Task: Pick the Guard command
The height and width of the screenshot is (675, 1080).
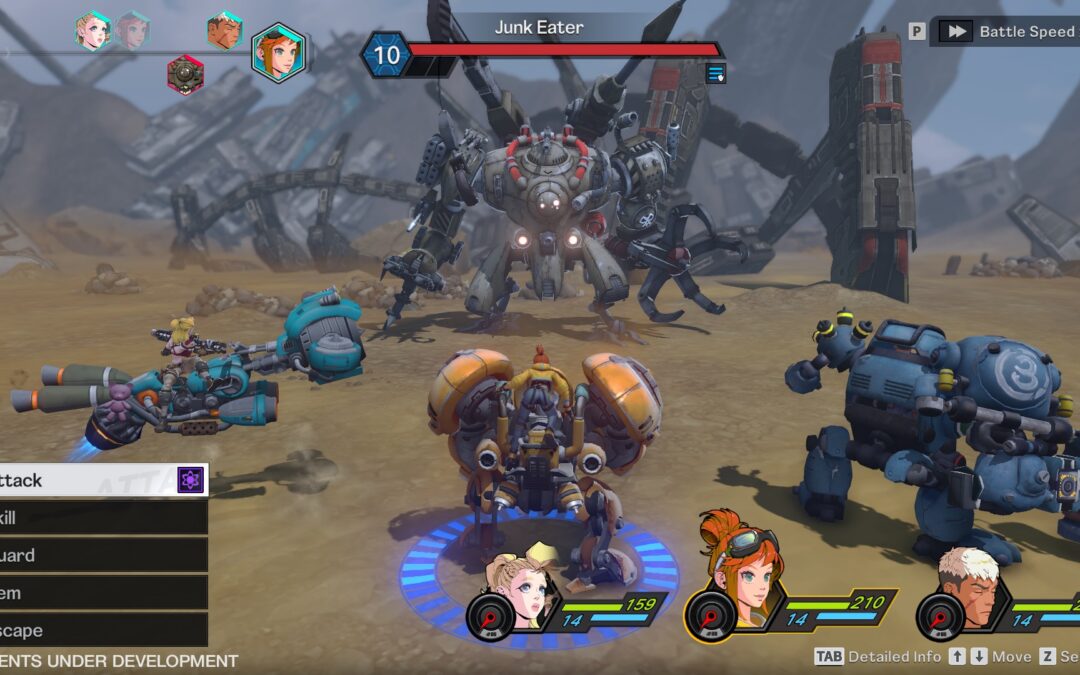Action: point(100,556)
